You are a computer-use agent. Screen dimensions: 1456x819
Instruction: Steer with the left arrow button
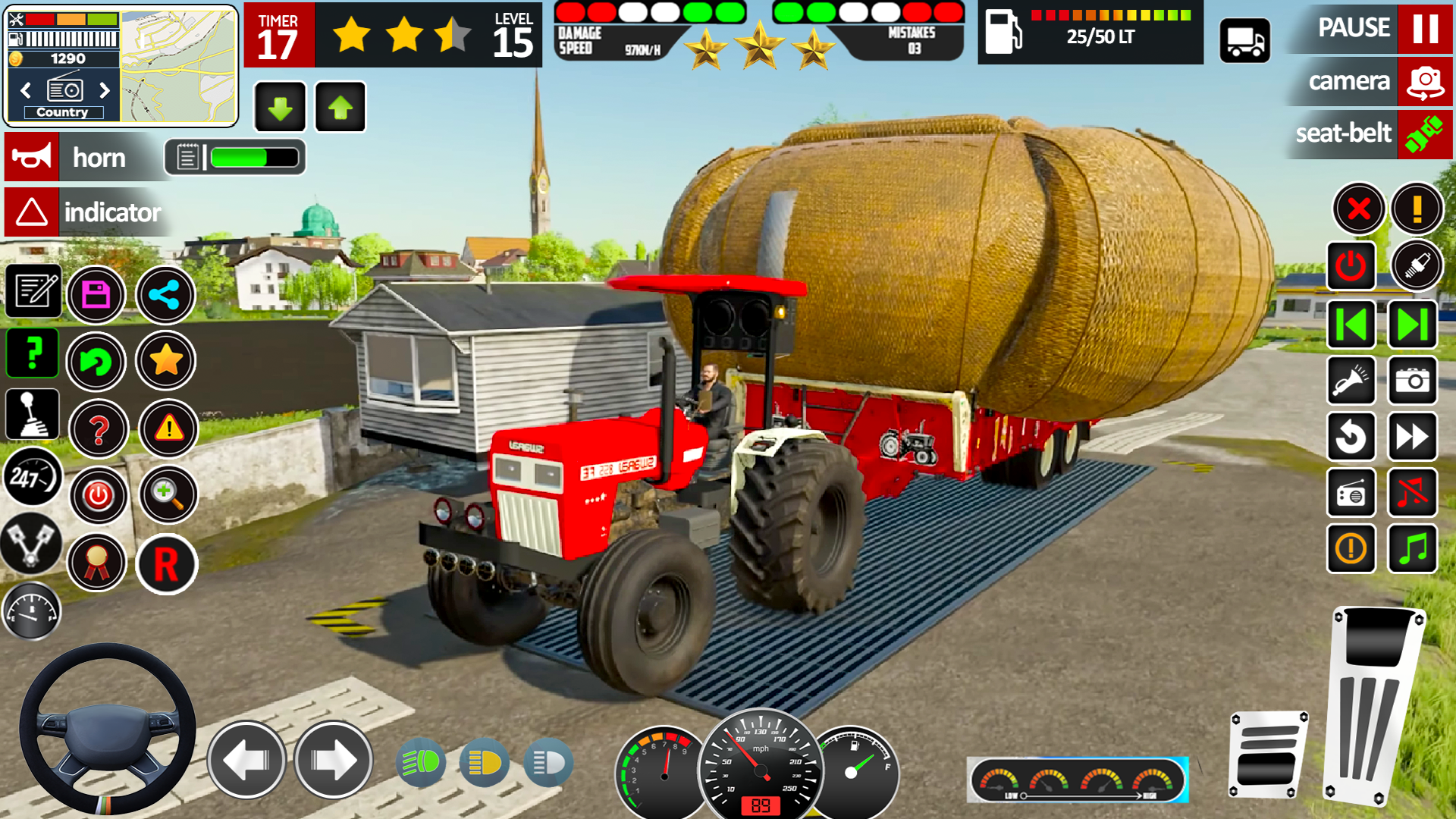pos(246,760)
